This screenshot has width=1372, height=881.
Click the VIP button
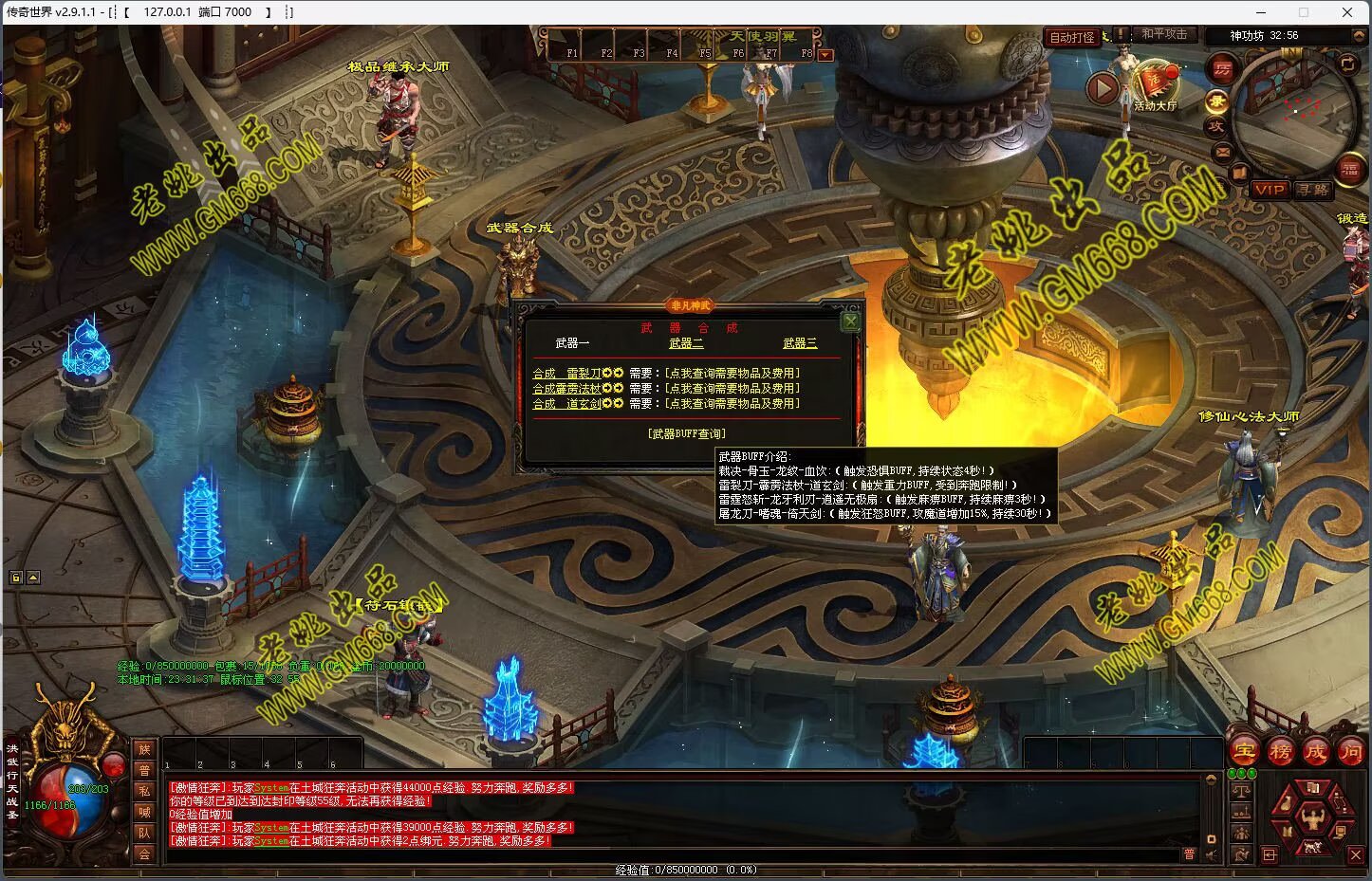(x=1270, y=190)
